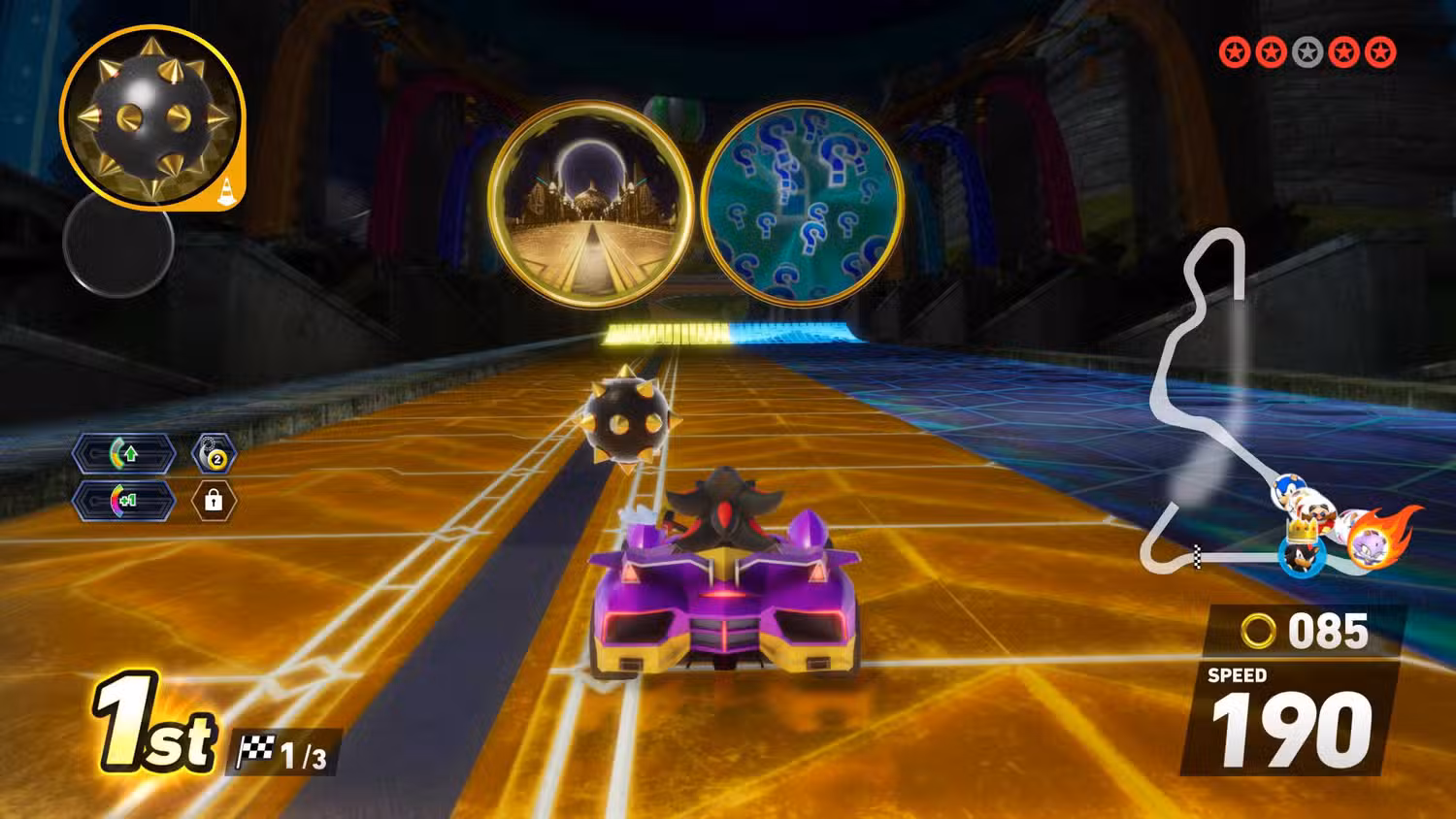The width and height of the screenshot is (1456, 819).
Task: Open the track minimap
Action: (x=1204, y=388)
